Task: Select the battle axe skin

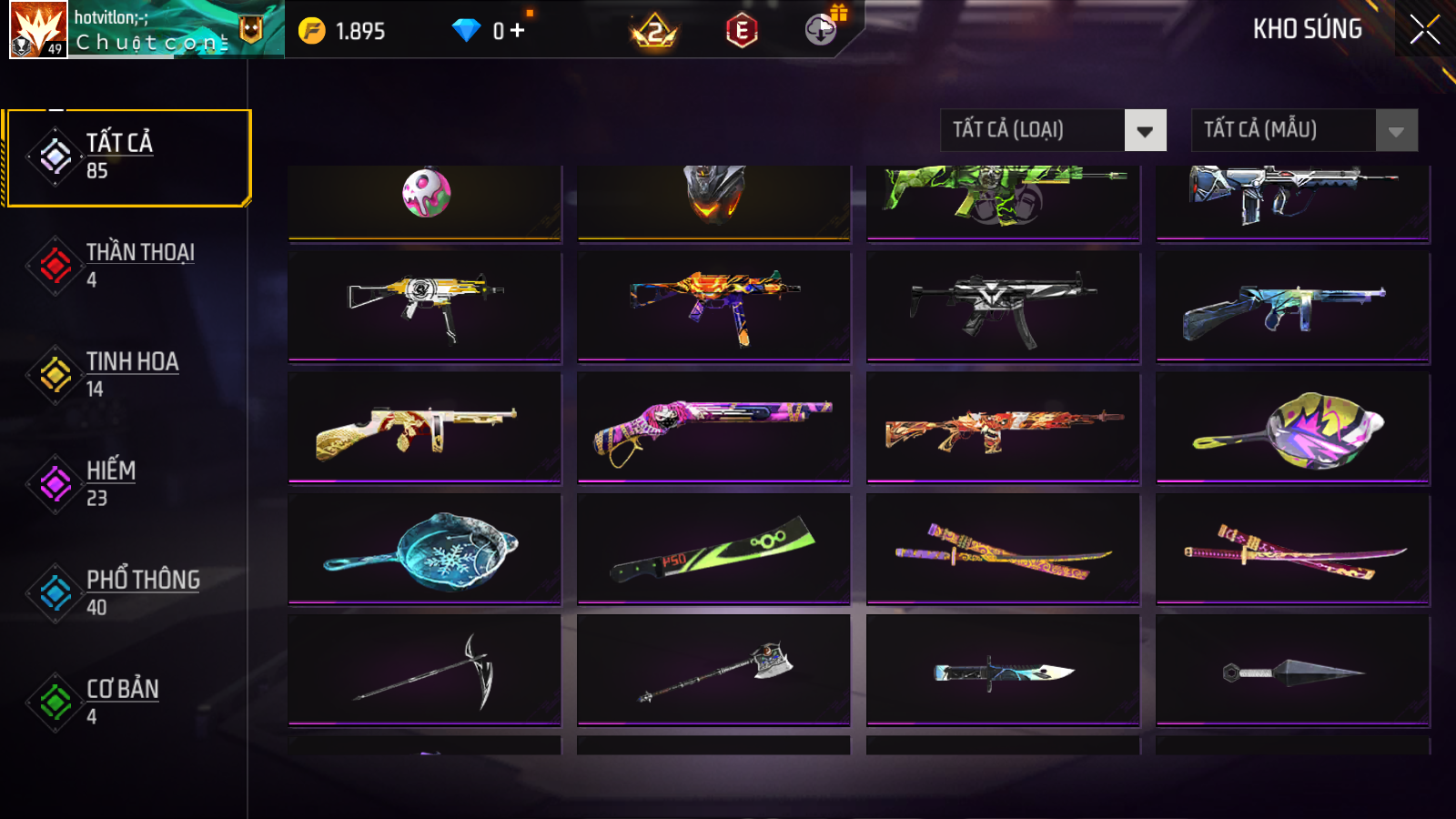Action: coord(713,671)
